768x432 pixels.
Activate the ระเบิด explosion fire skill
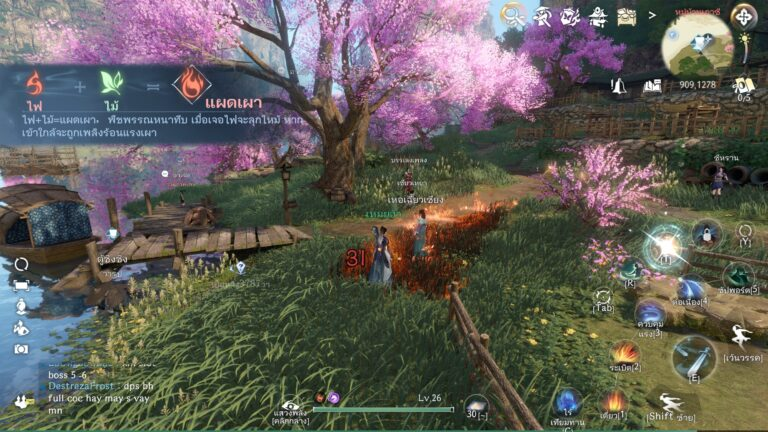(x=626, y=353)
